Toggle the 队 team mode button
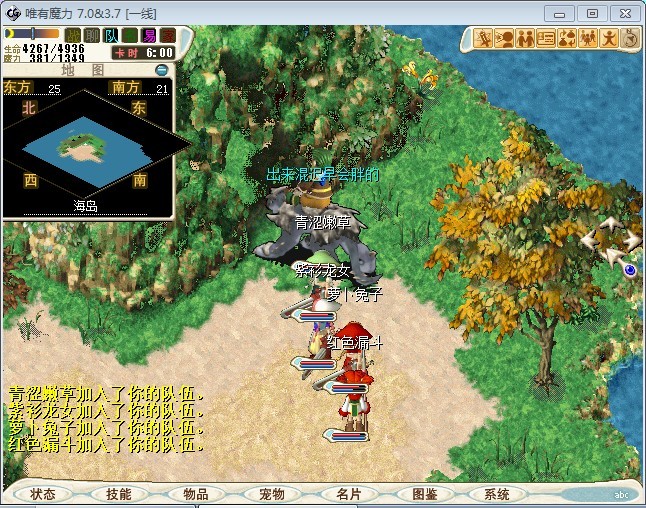Viewport: 646px width, 508px height. pos(110,36)
